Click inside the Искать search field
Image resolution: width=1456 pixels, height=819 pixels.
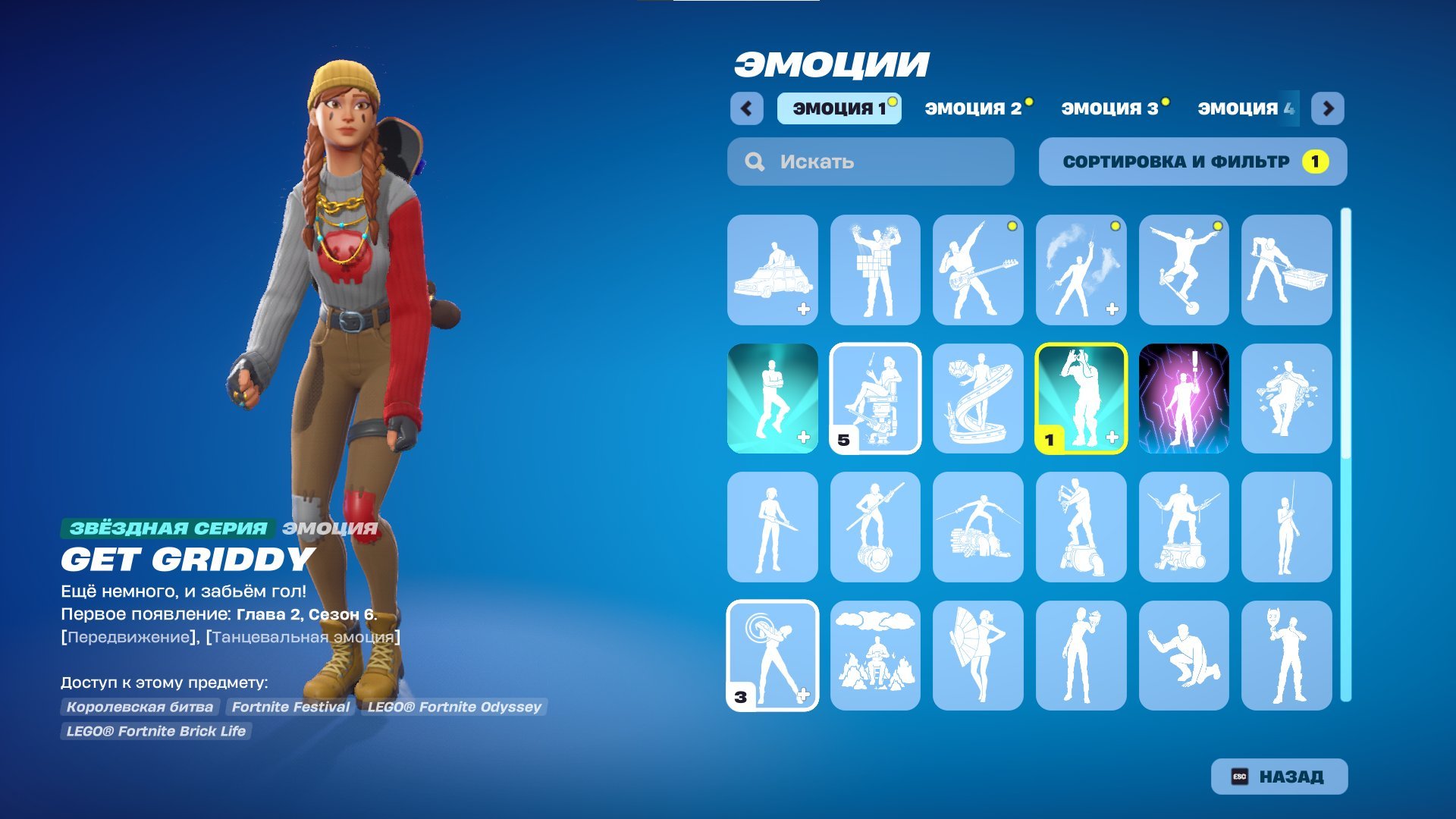point(872,161)
